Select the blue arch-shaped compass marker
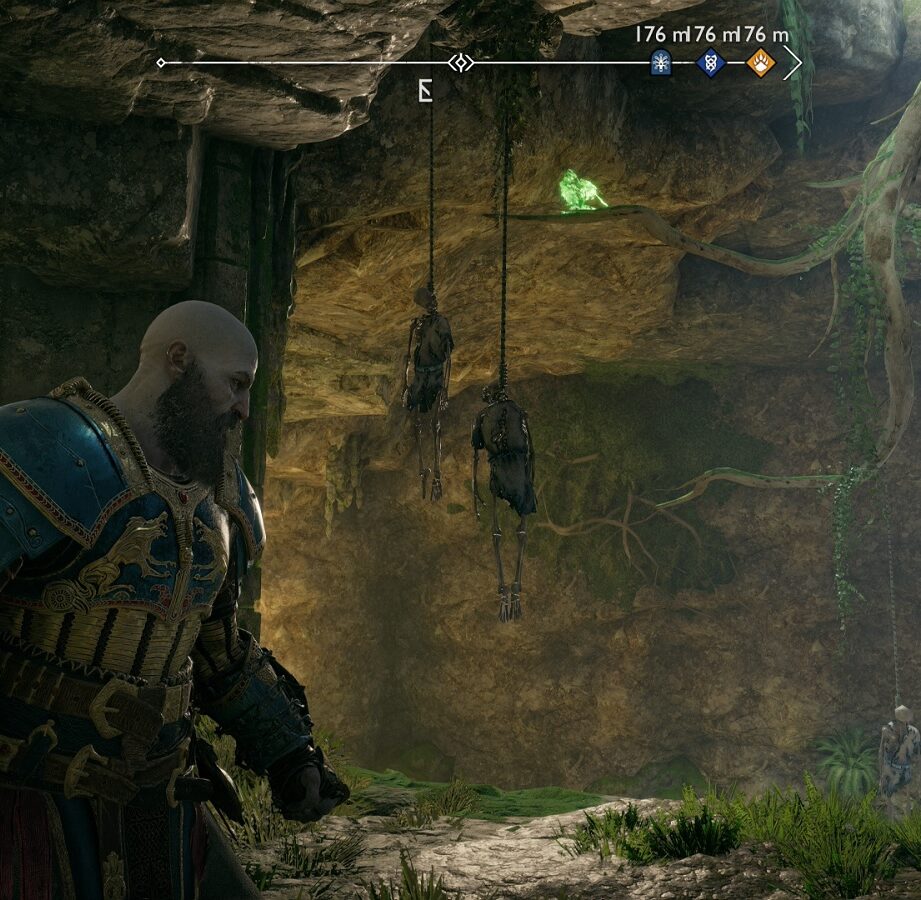 (660, 63)
